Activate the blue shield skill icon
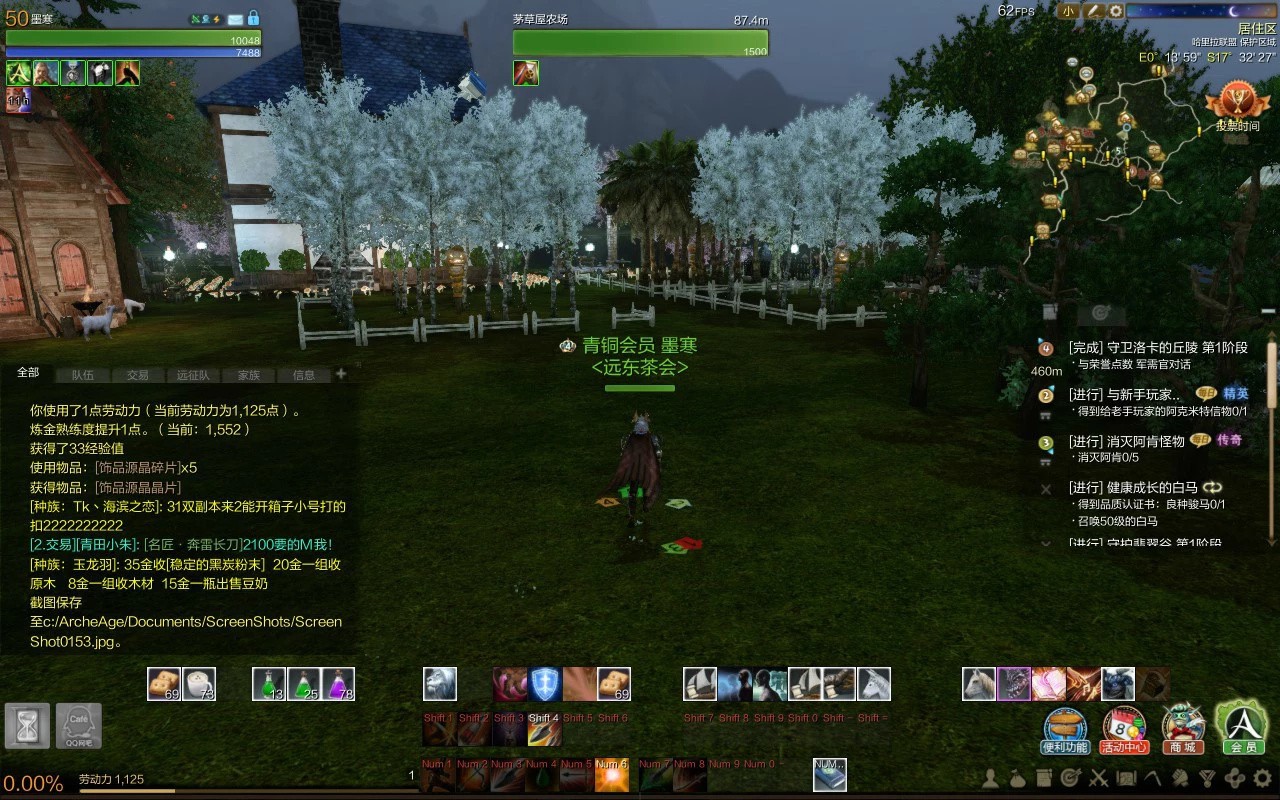 coord(545,684)
